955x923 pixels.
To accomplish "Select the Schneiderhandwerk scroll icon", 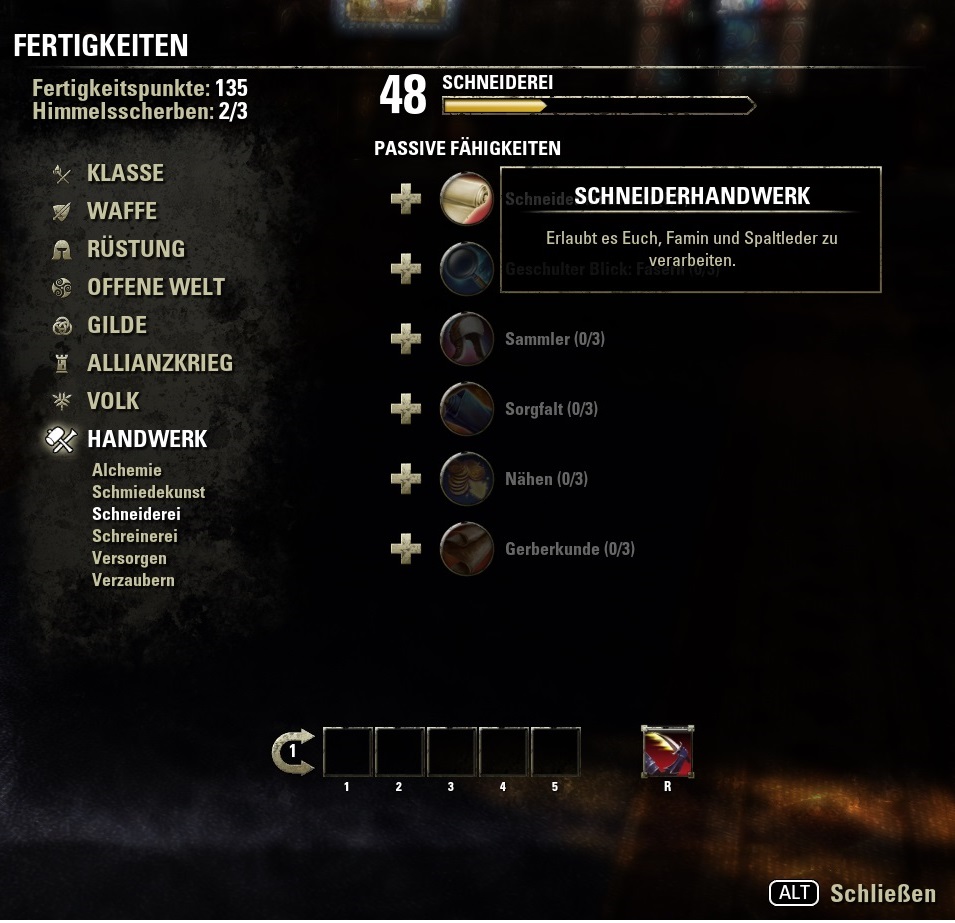I will pyautogui.click(x=467, y=198).
